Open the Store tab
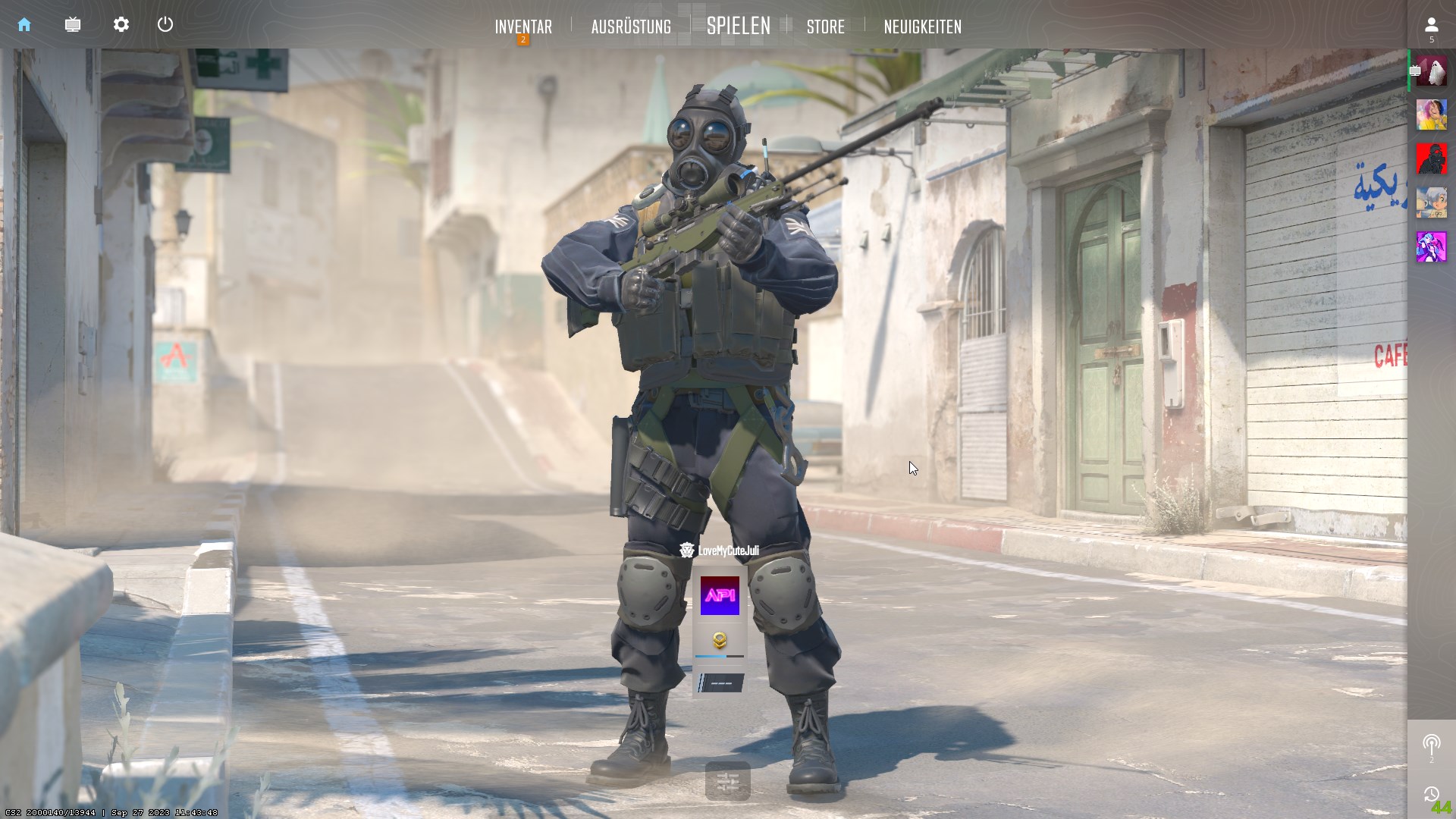This screenshot has width=1456, height=819. click(x=825, y=27)
